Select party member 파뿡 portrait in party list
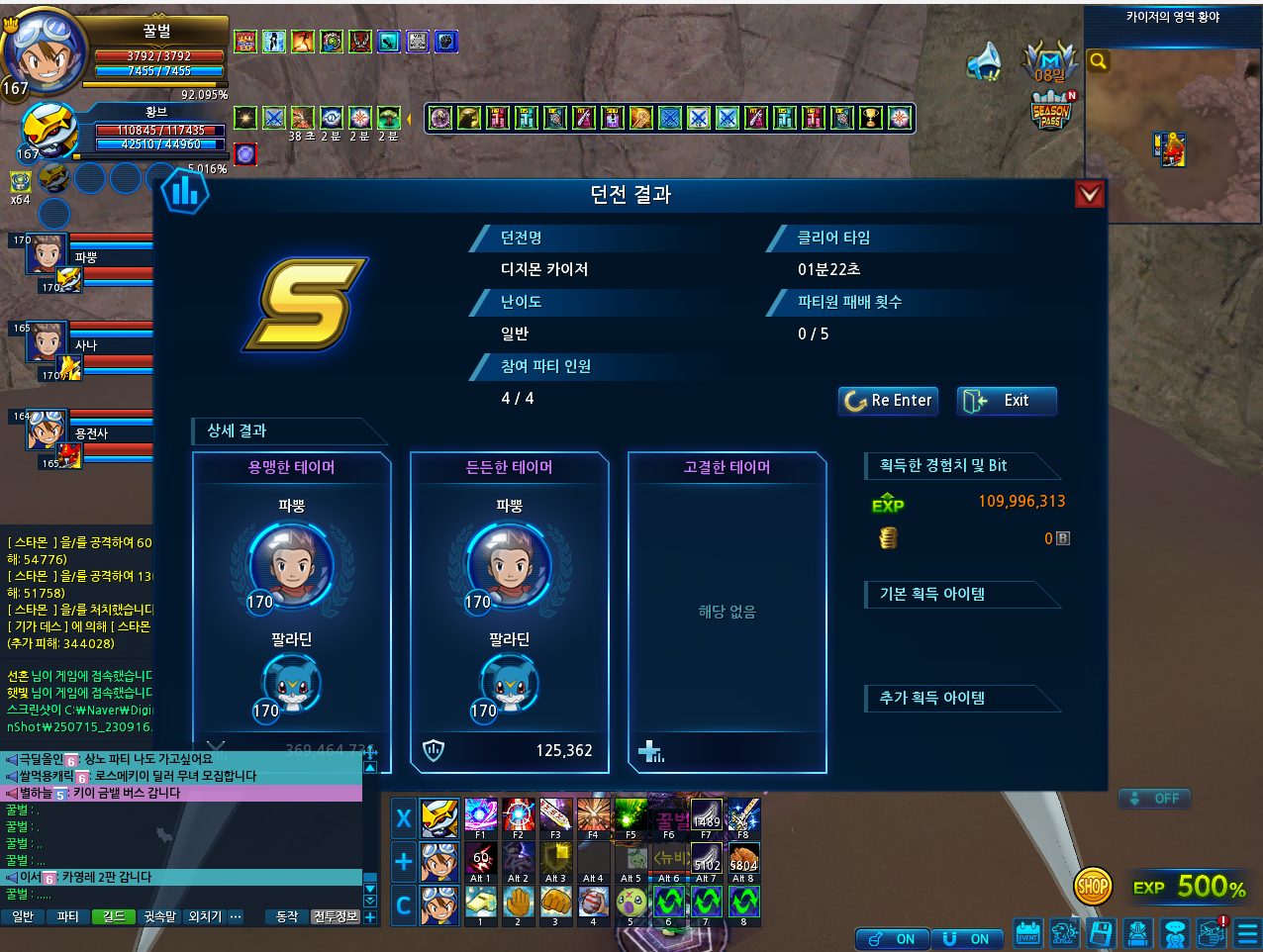Screen dimensions: 1263x952 (x=47, y=254)
